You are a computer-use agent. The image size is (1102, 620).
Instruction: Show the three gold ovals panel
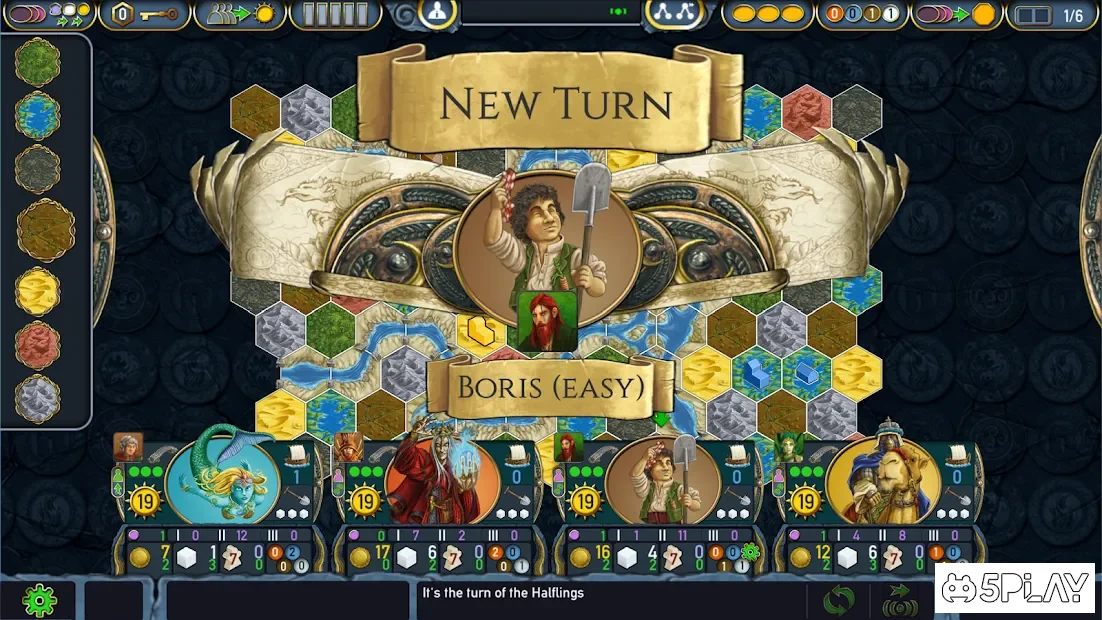click(x=768, y=15)
